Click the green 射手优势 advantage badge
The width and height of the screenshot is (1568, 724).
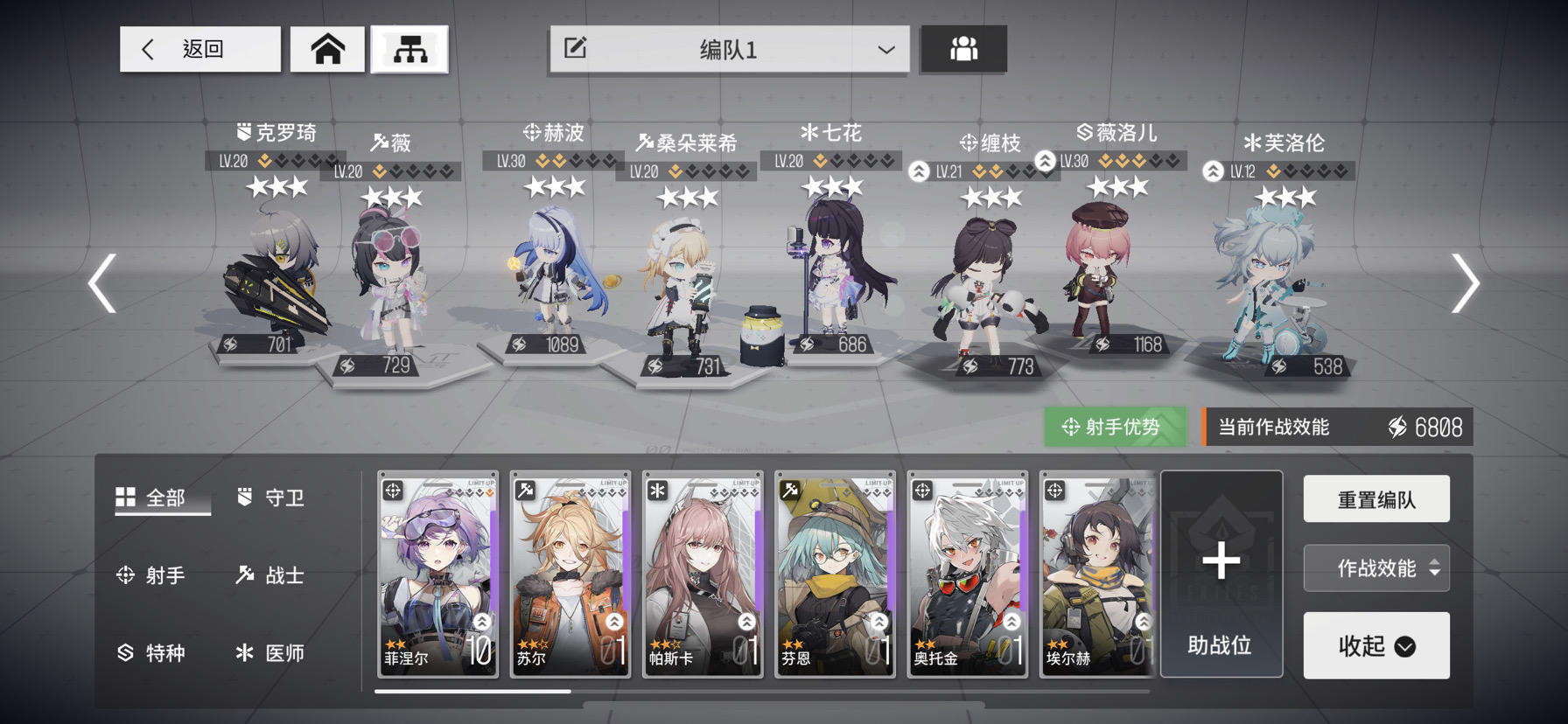pos(1116,427)
